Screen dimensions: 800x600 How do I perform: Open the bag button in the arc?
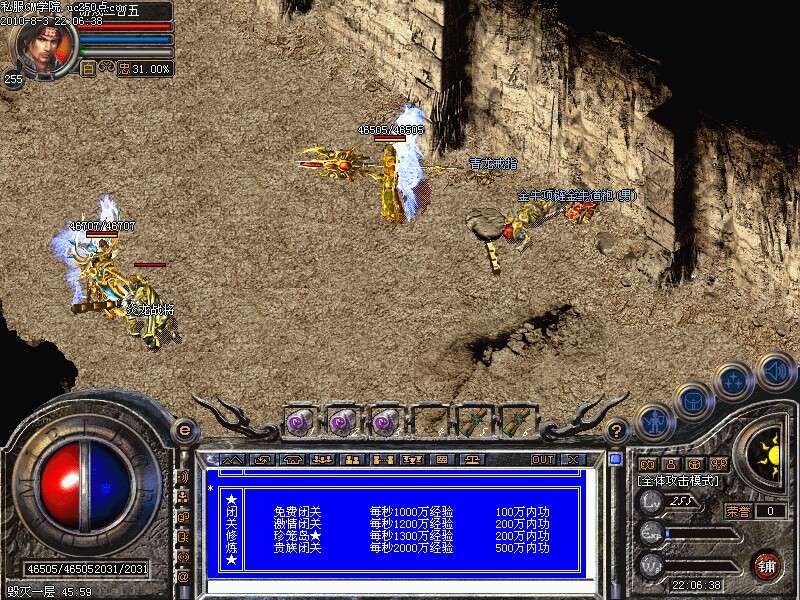click(692, 401)
